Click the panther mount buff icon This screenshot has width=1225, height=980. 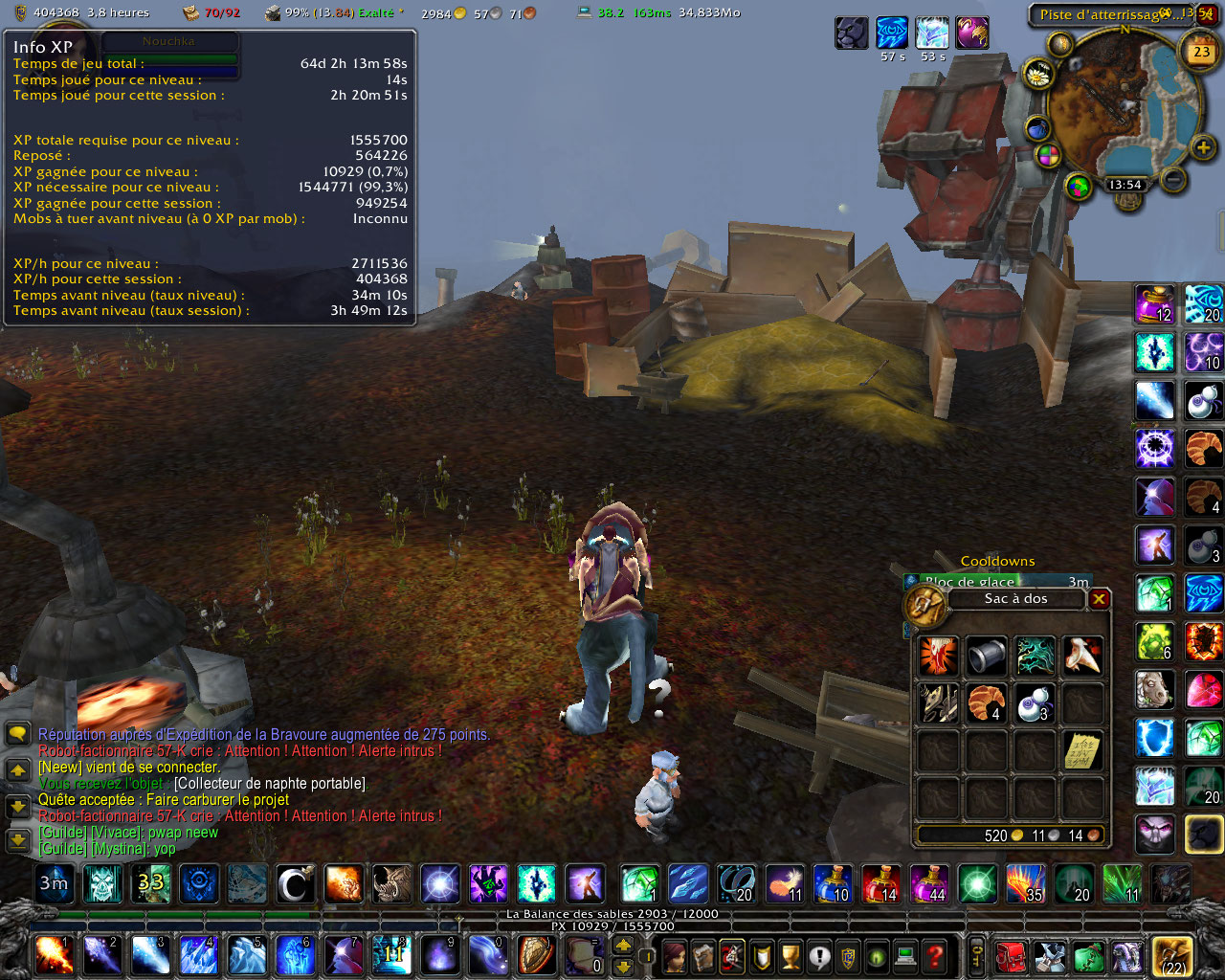point(851,33)
